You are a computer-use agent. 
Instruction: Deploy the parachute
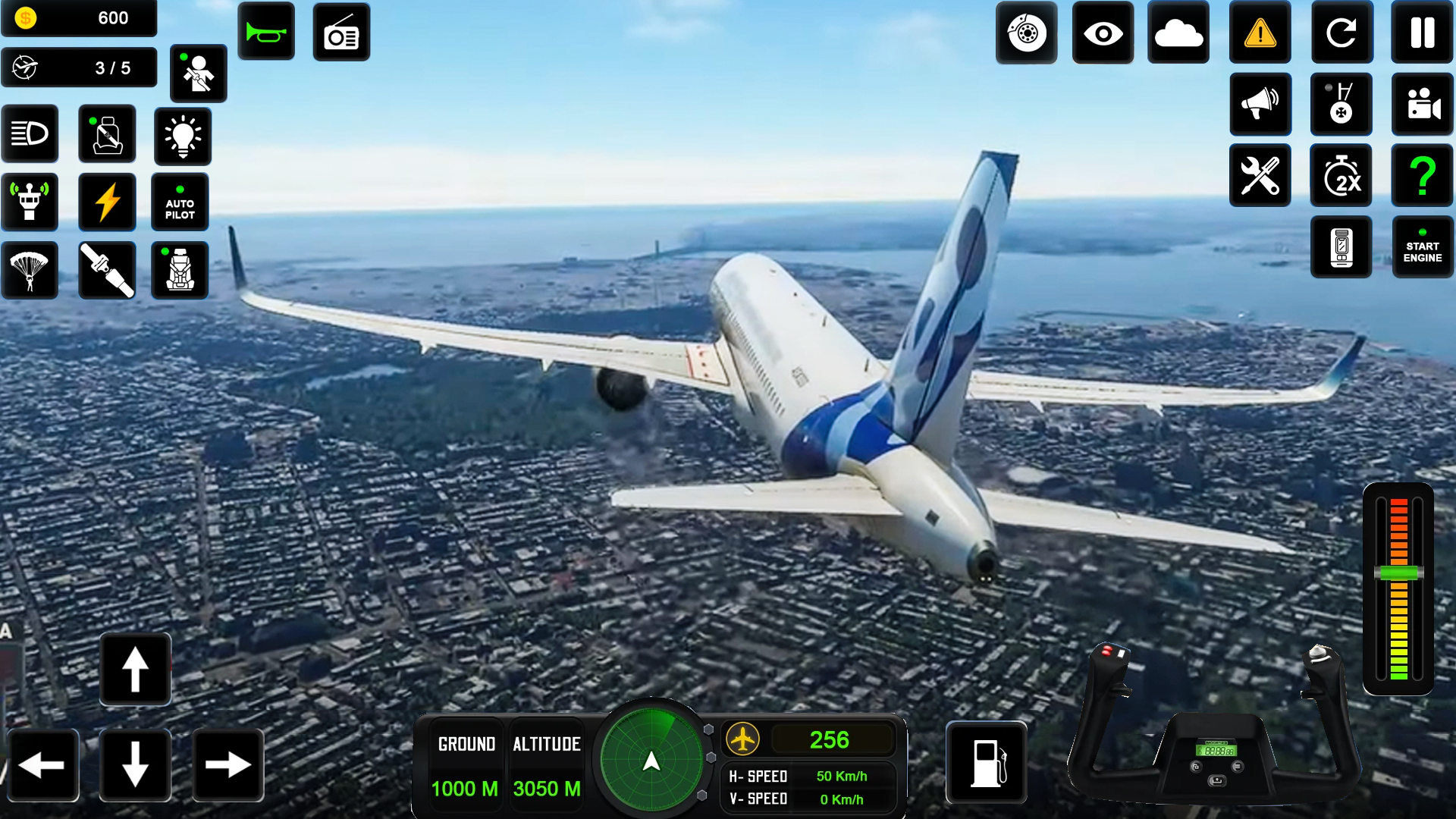30,270
